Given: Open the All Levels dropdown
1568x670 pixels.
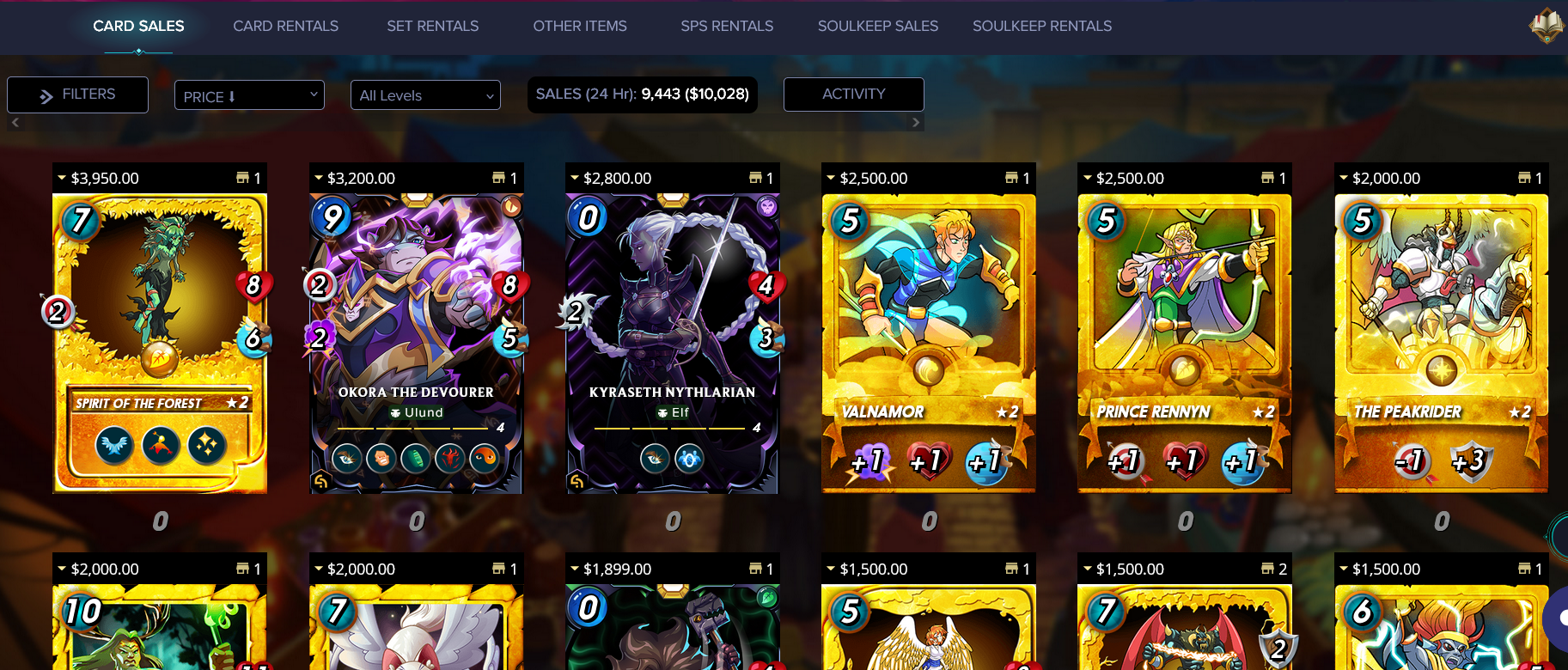Looking at the screenshot, I should [425, 95].
